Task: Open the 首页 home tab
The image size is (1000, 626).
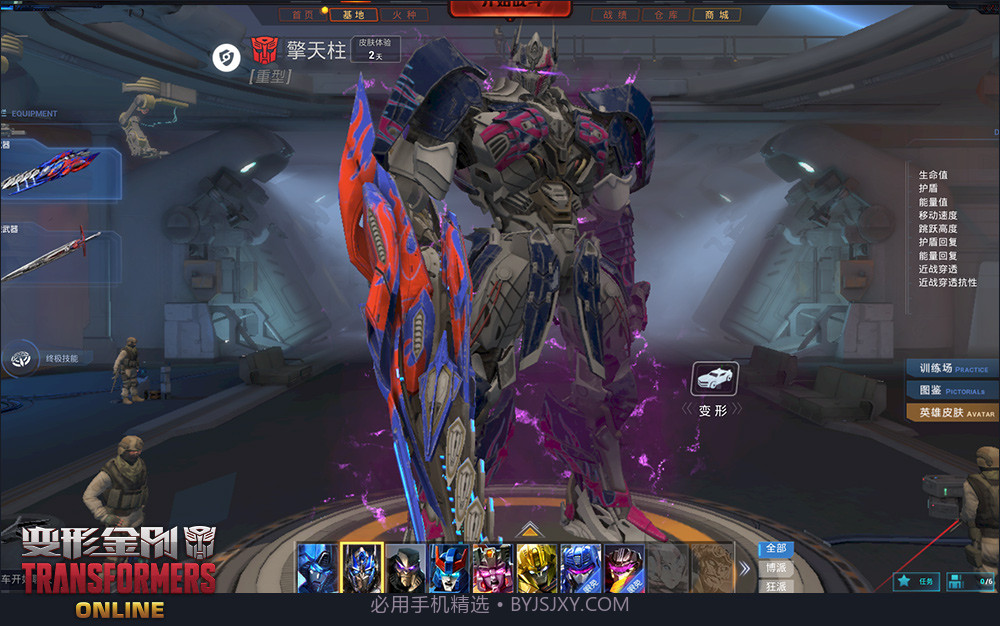Action: [304, 15]
